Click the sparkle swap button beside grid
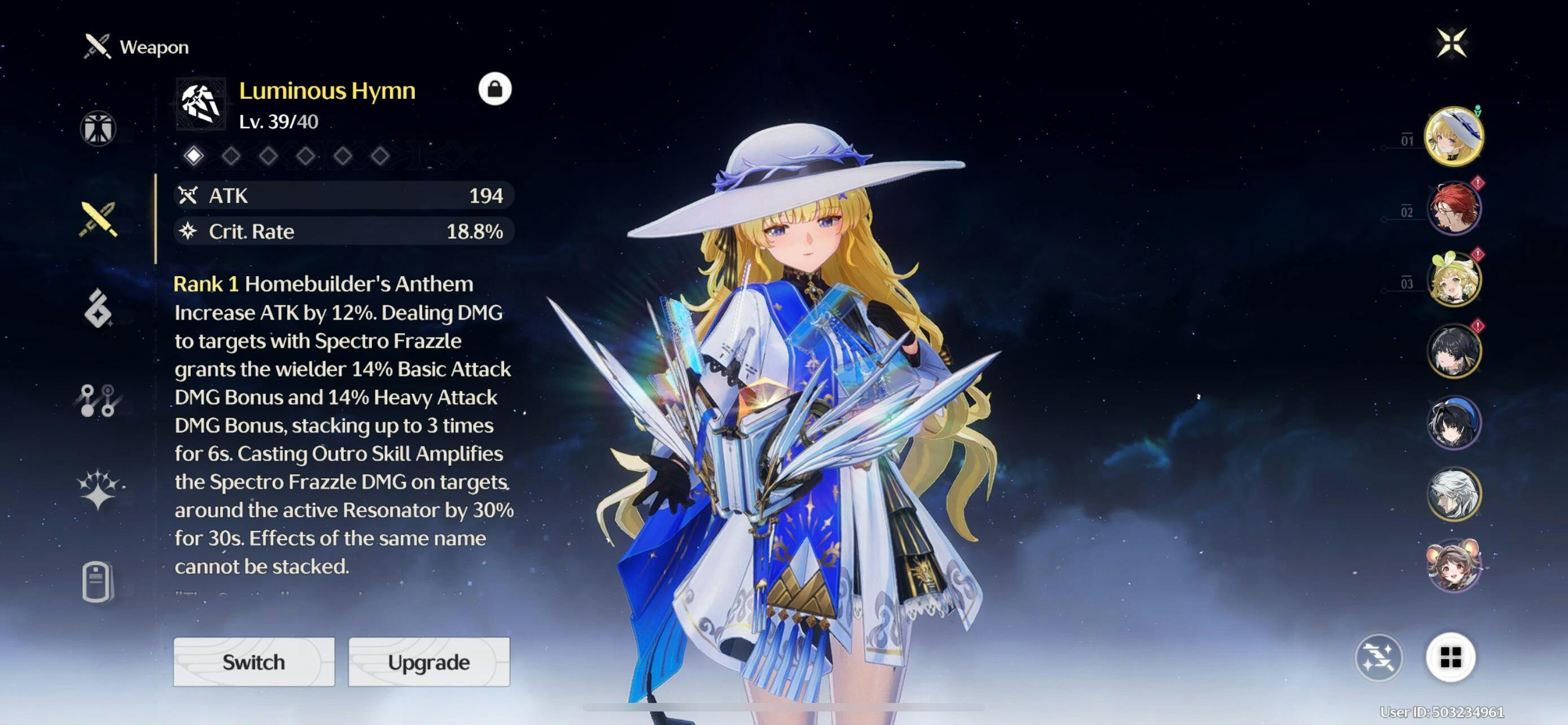 pos(1378,657)
